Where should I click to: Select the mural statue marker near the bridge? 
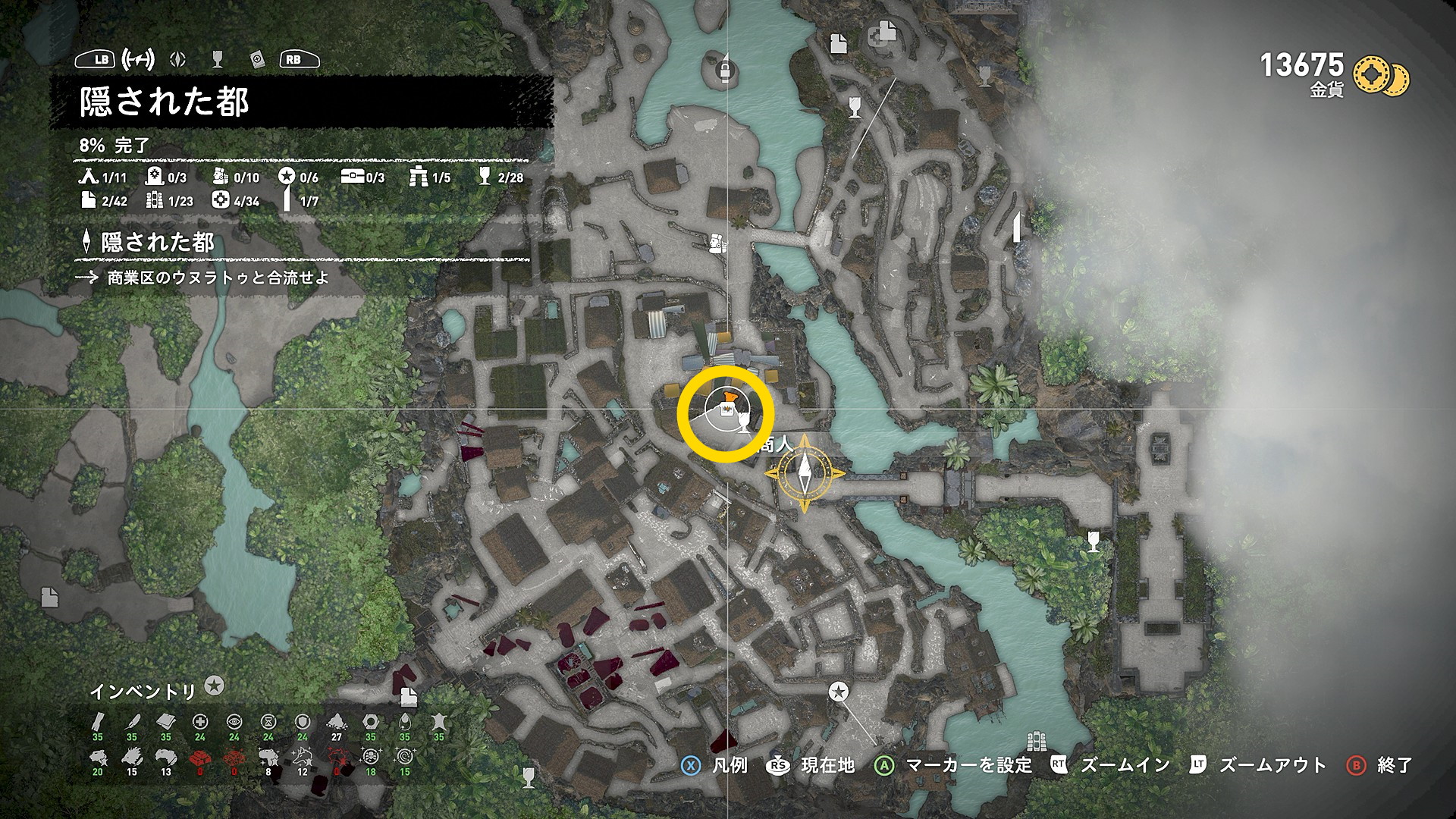[717, 243]
